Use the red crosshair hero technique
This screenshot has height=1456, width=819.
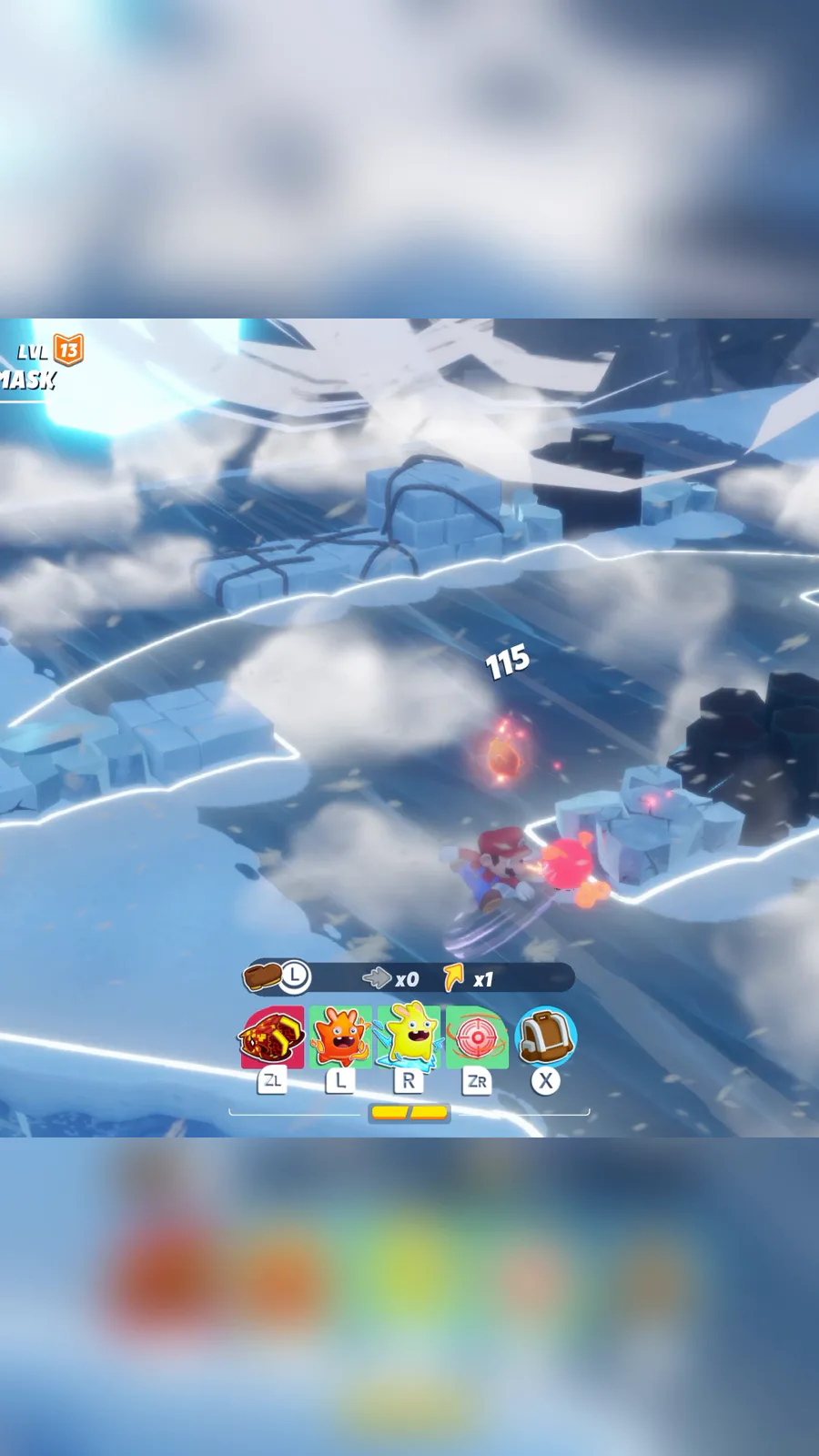point(477,1037)
